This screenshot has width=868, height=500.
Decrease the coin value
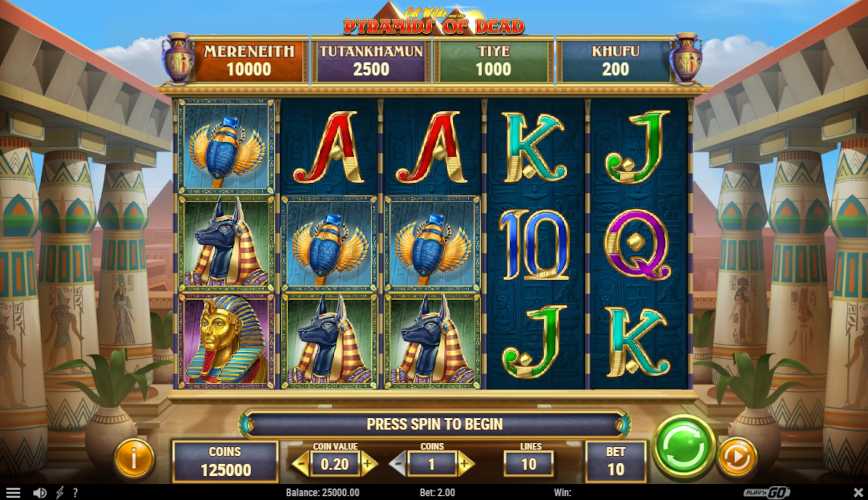297,463
